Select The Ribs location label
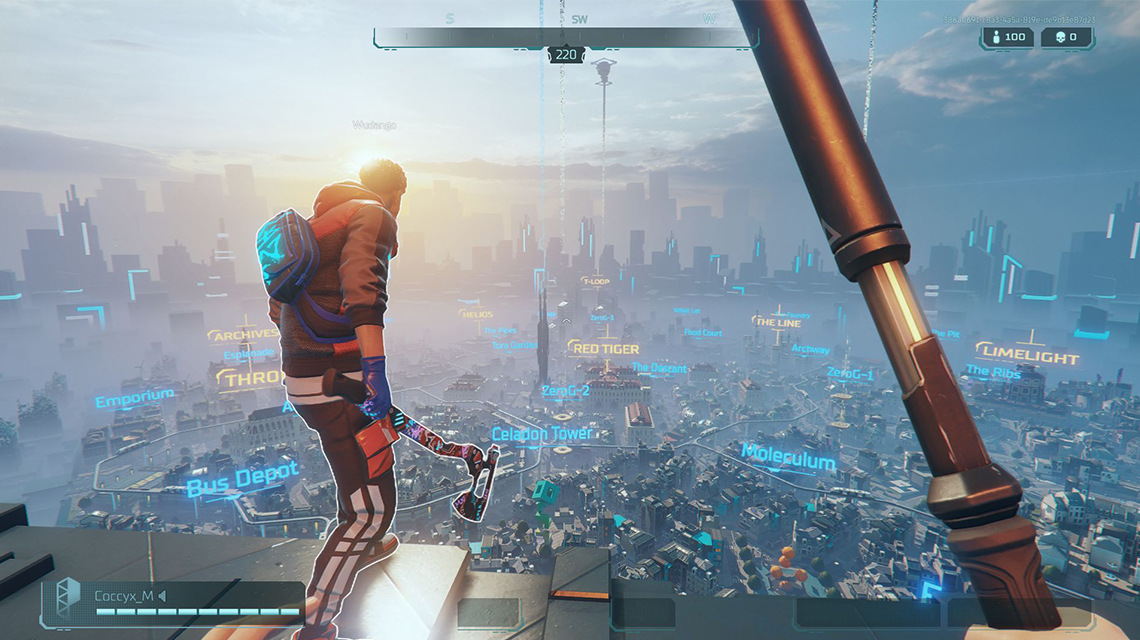The width and height of the screenshot is (1140, 640). point(992,372)
